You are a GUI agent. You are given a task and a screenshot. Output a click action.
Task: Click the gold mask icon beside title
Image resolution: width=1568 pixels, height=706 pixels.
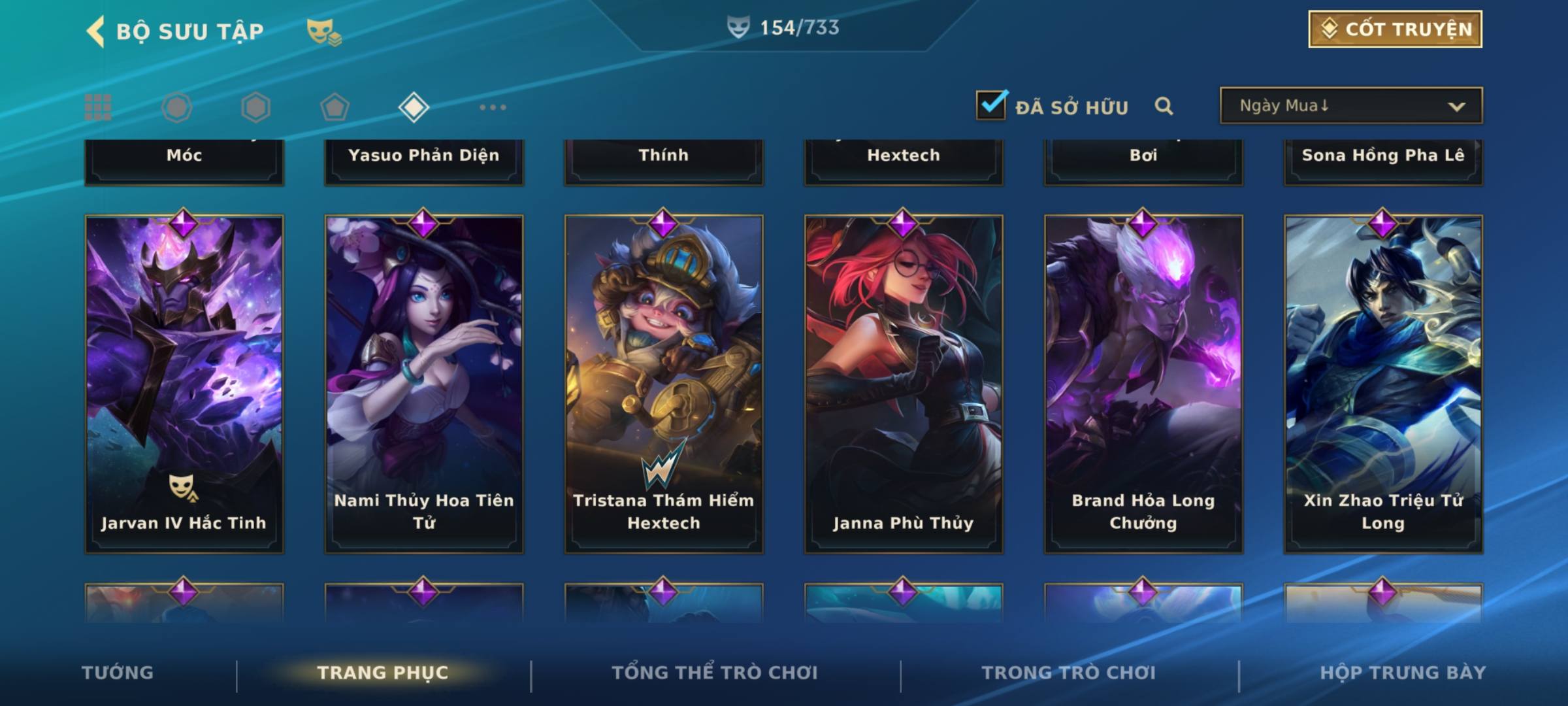point(323,31)
